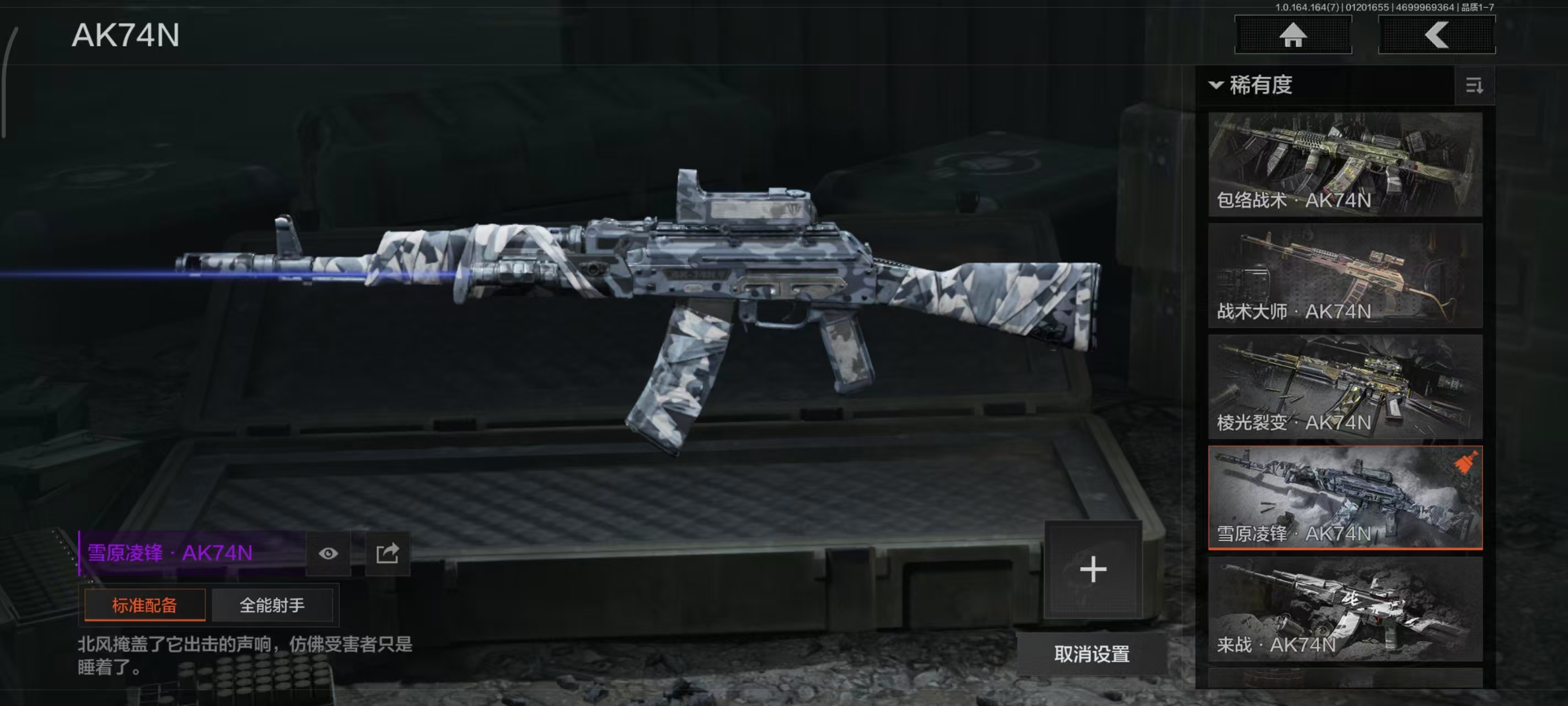Toggle the sort order icon
1568x706 pixels.
pyautogui.click(x=1474, y=85)
